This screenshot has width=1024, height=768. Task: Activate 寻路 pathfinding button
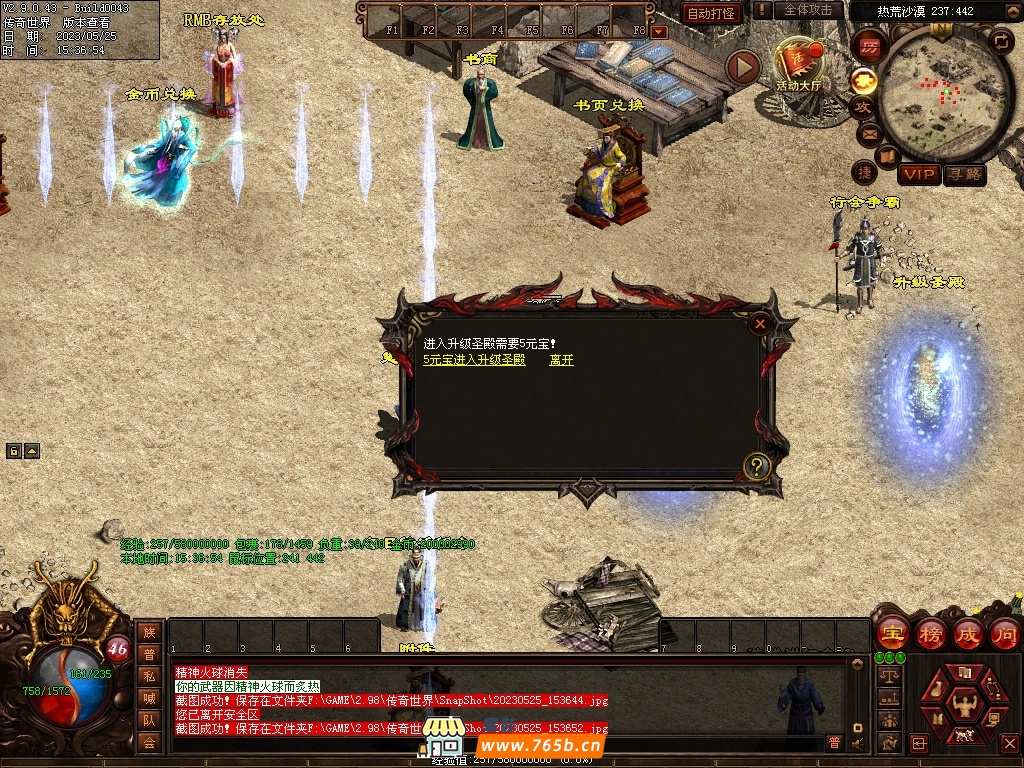pos(964,175)
